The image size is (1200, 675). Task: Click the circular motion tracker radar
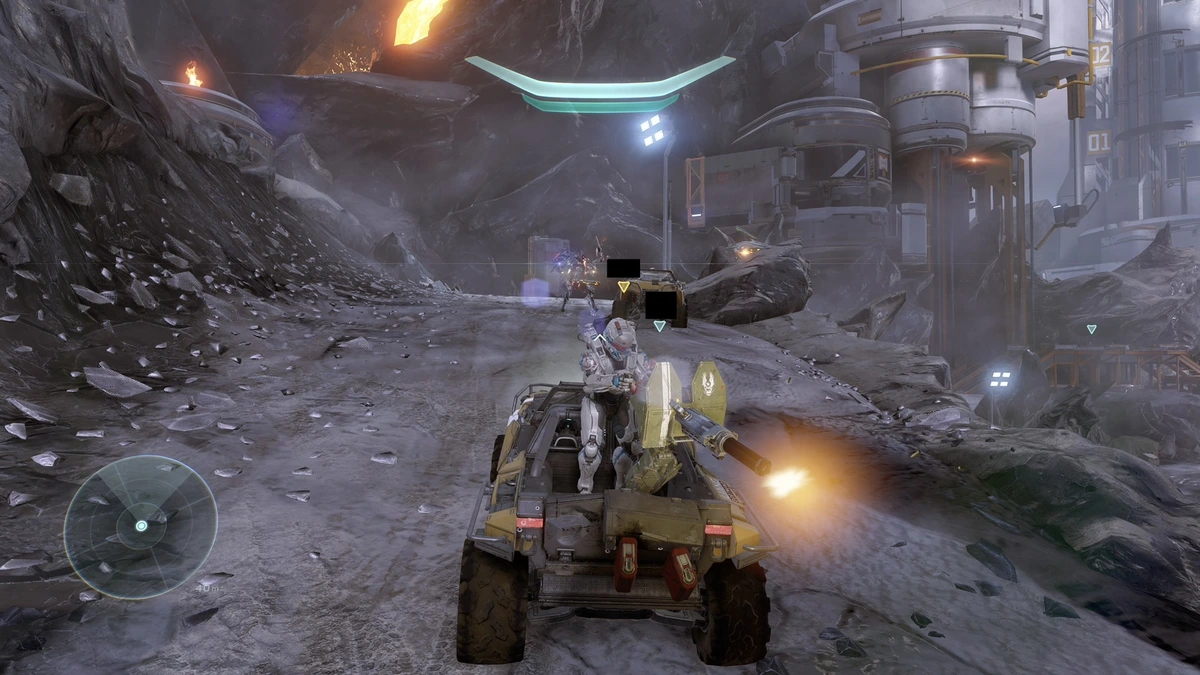(x=140, y=526)
